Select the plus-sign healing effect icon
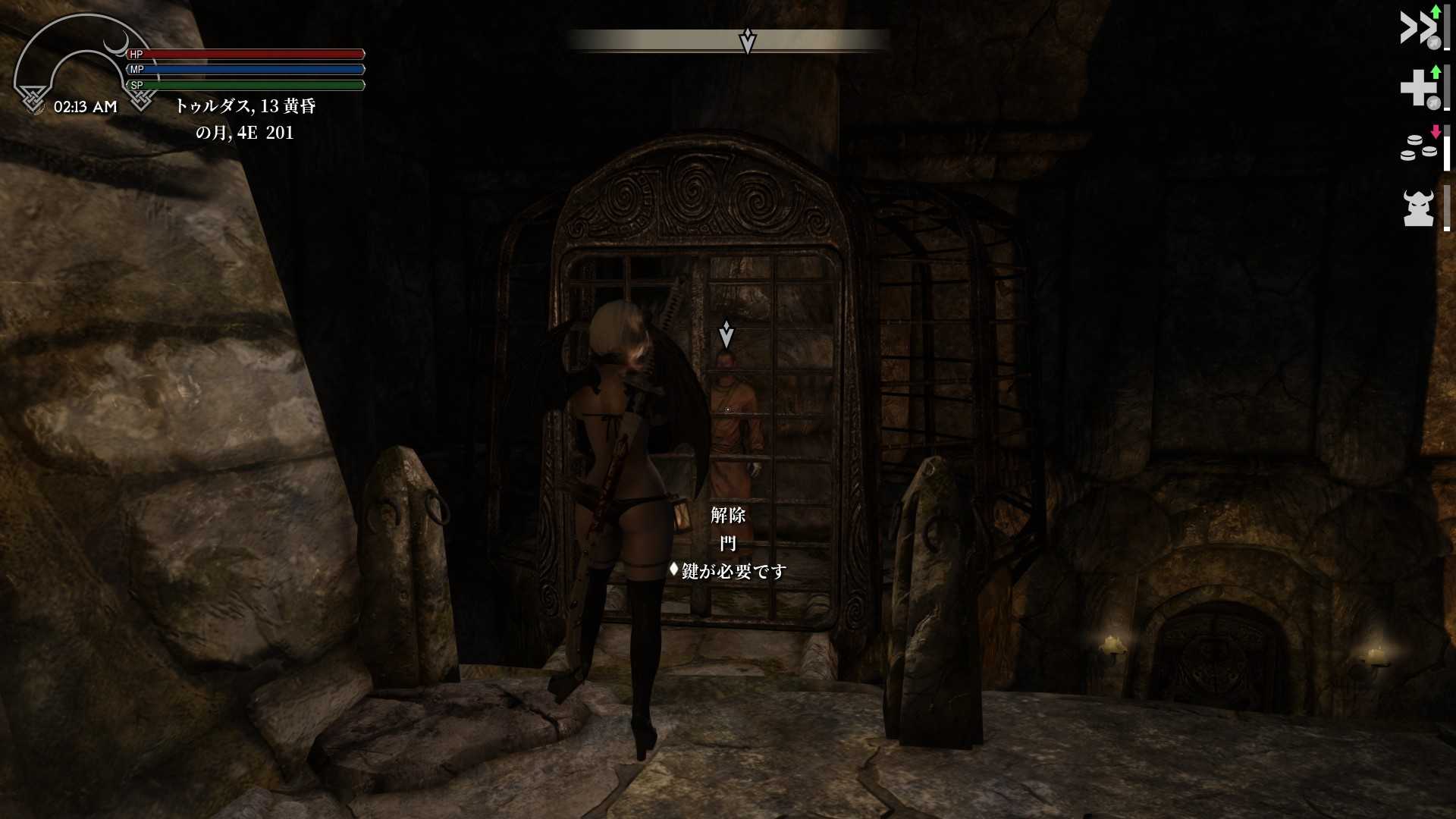The height and width of the screenshot is (819, 1456). pos(1418,88)
